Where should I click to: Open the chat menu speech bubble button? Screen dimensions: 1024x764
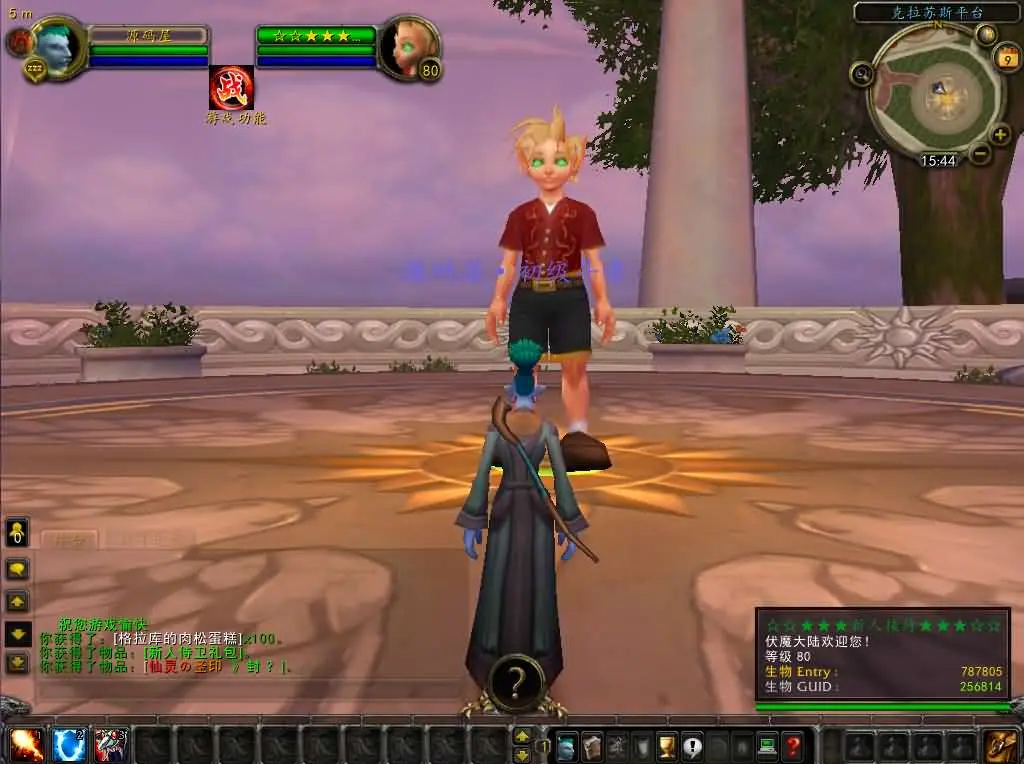pyautogui.click(x=18, y=570)
